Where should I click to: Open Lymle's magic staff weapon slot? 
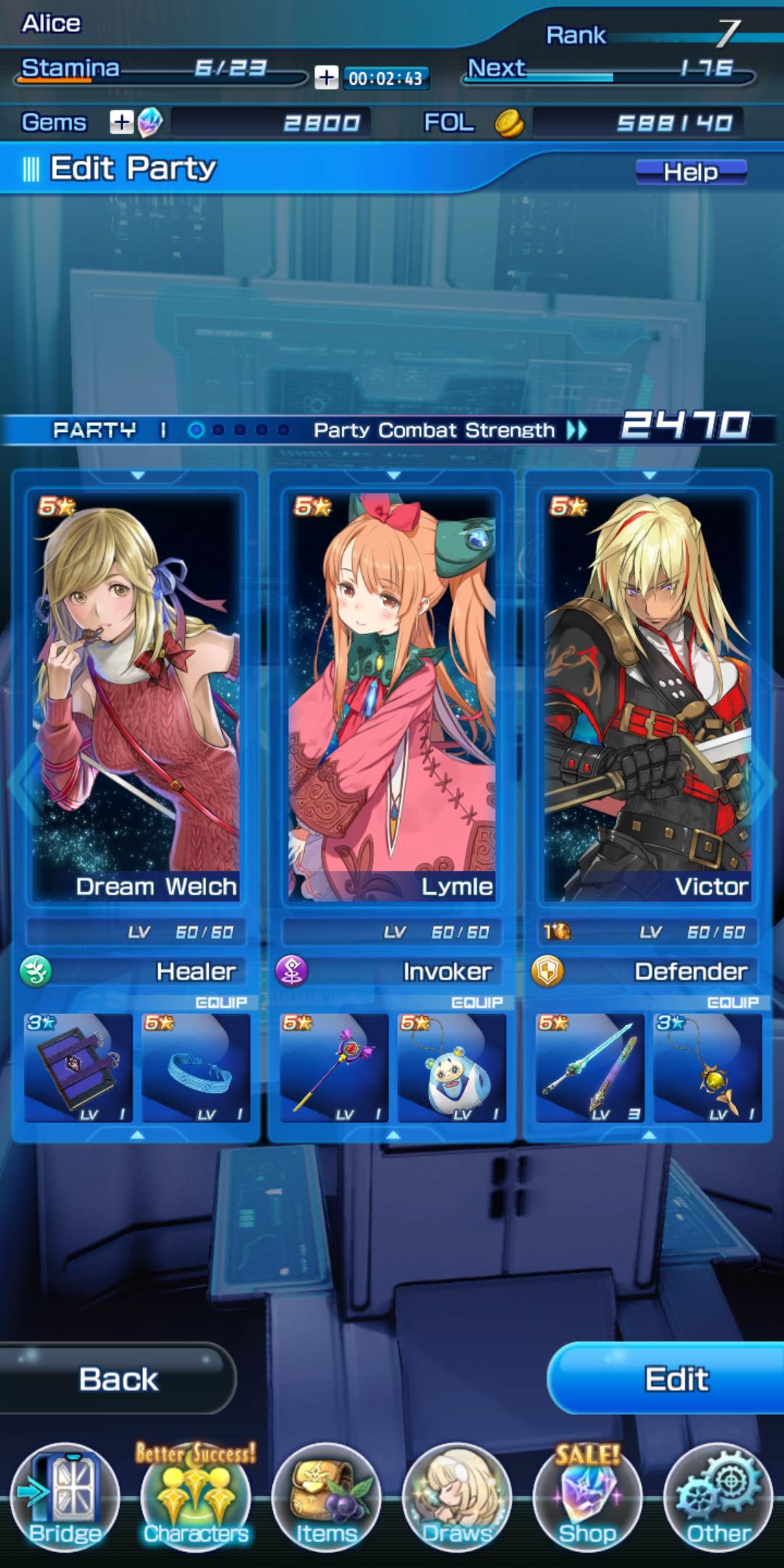[334, 1068]
